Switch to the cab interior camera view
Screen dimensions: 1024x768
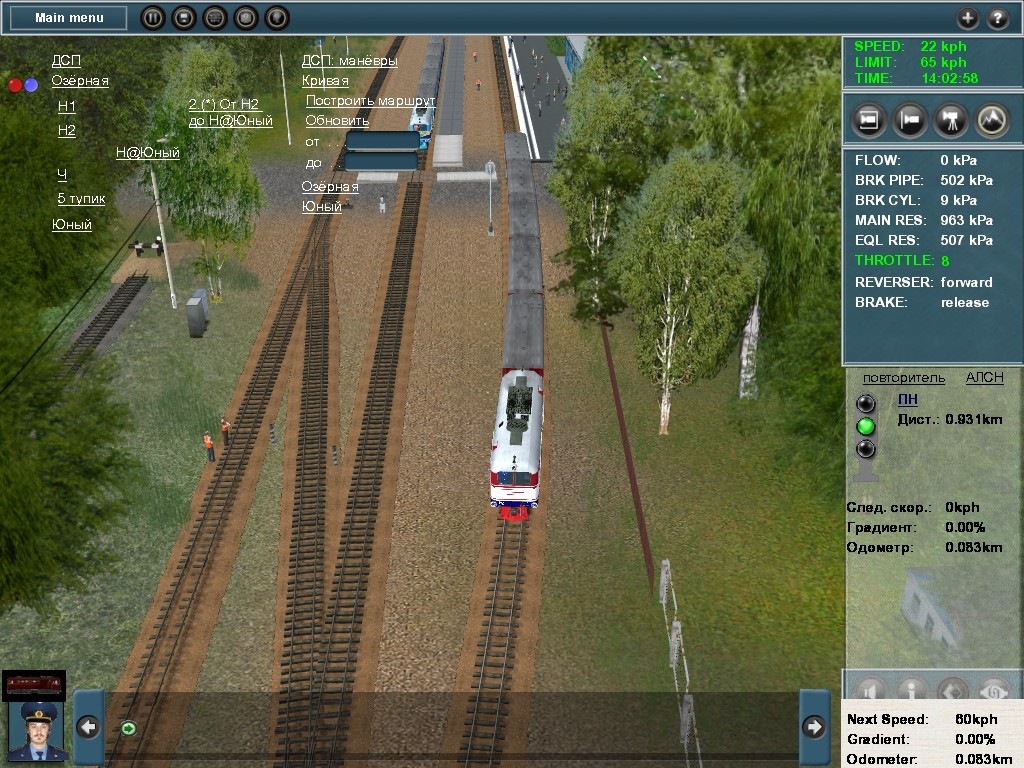click(869, 120)
